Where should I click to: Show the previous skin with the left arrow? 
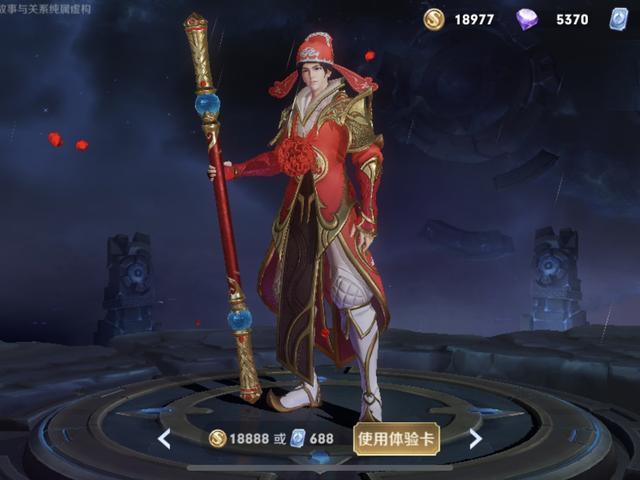(164, 439)
